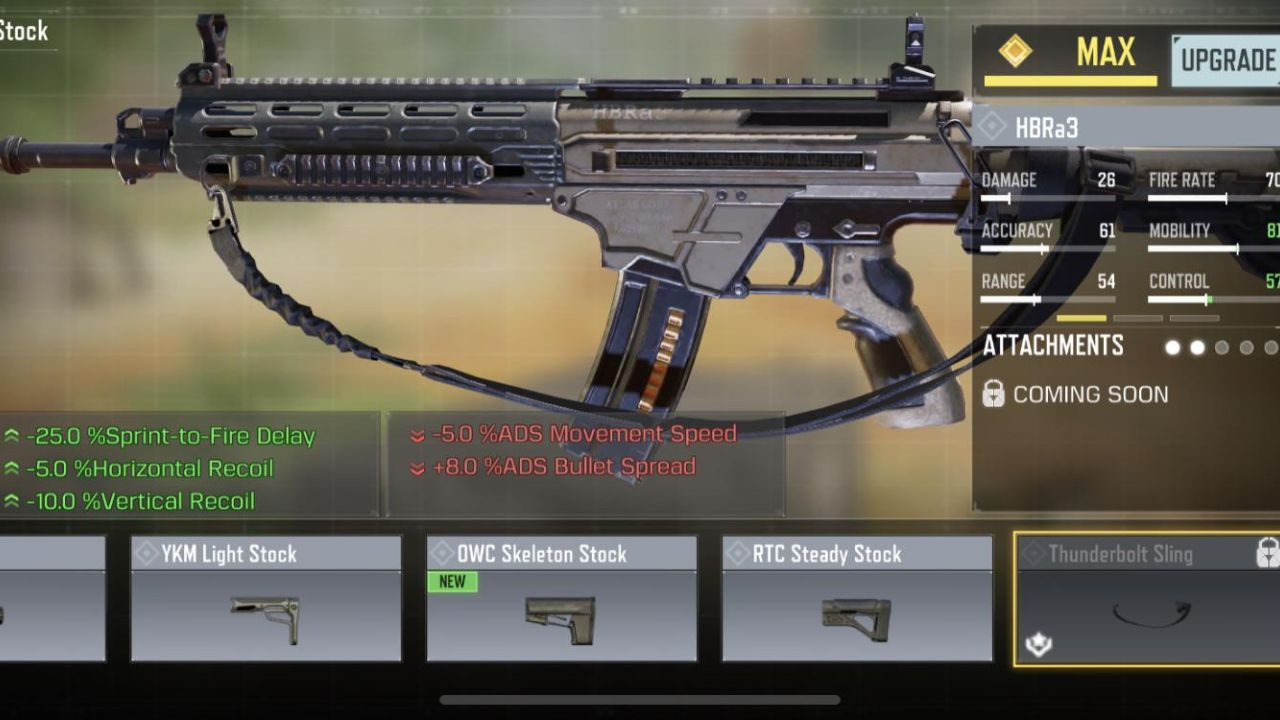Image resolution: width=1280 pixels, height=720 pixels.
Task: Expand the ATTACHMENTS section header
Action: pyautogui.click(x=1053, y=345)
